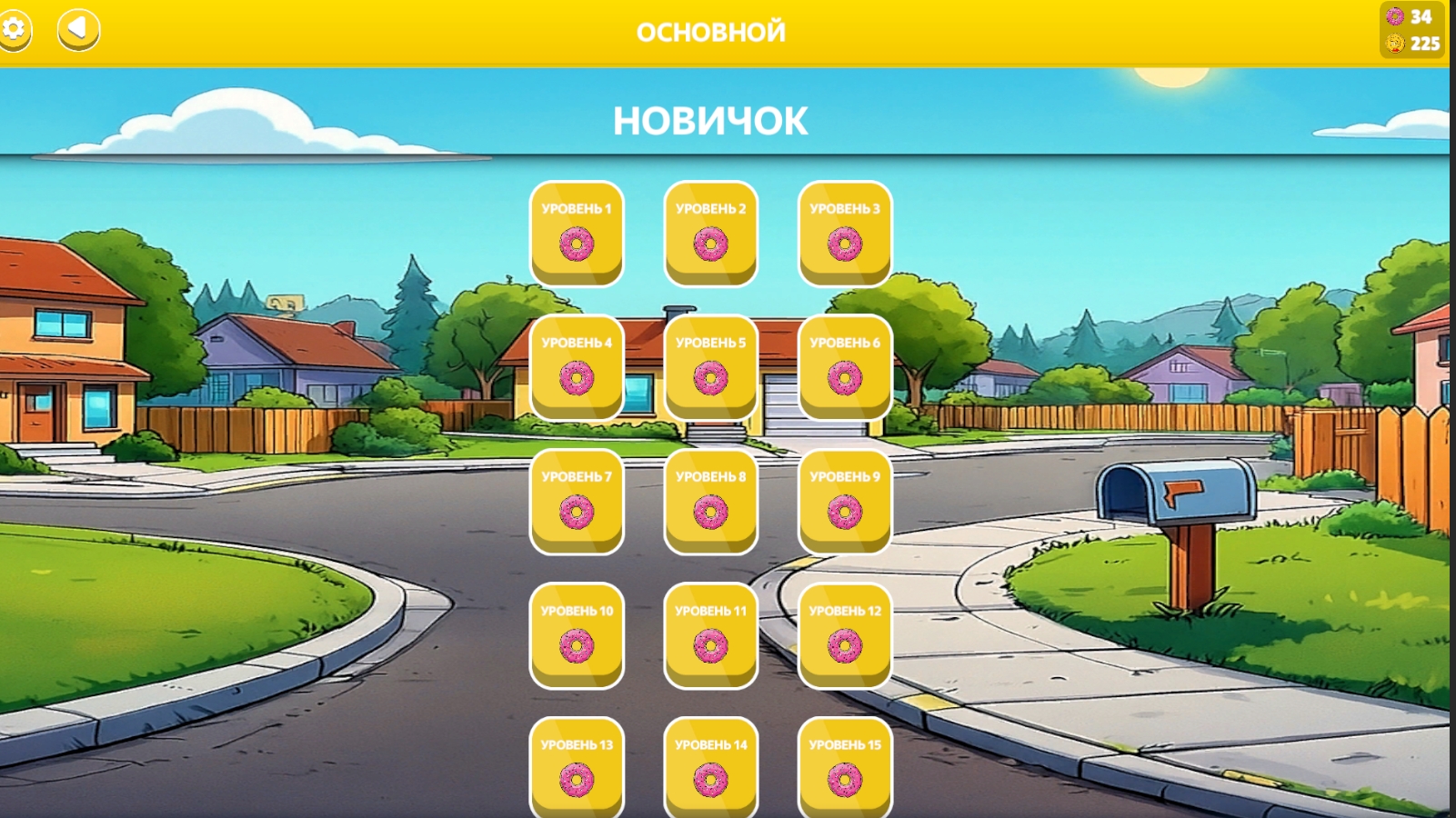Click the donut icon on УРОВЕНЬ 5 card
The height and width of the screenshot is (818, 1456).
click(710, 376)
